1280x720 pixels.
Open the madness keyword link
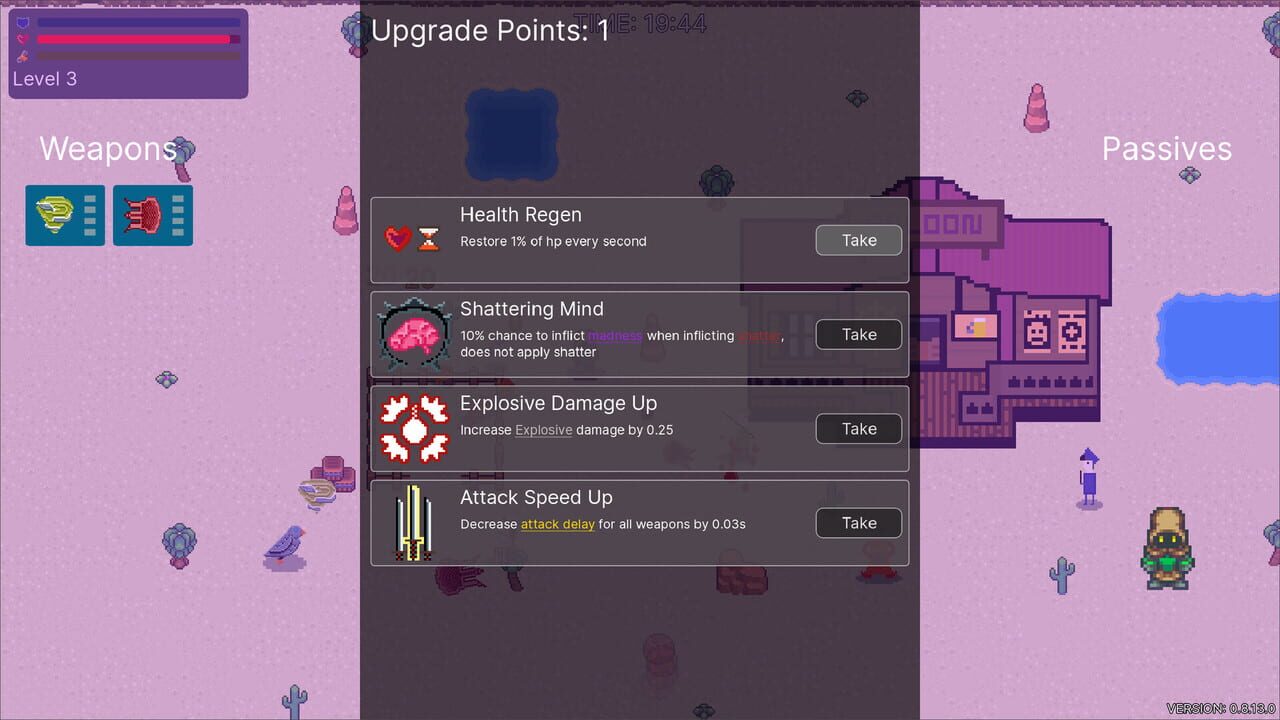(x=615, y=335)
